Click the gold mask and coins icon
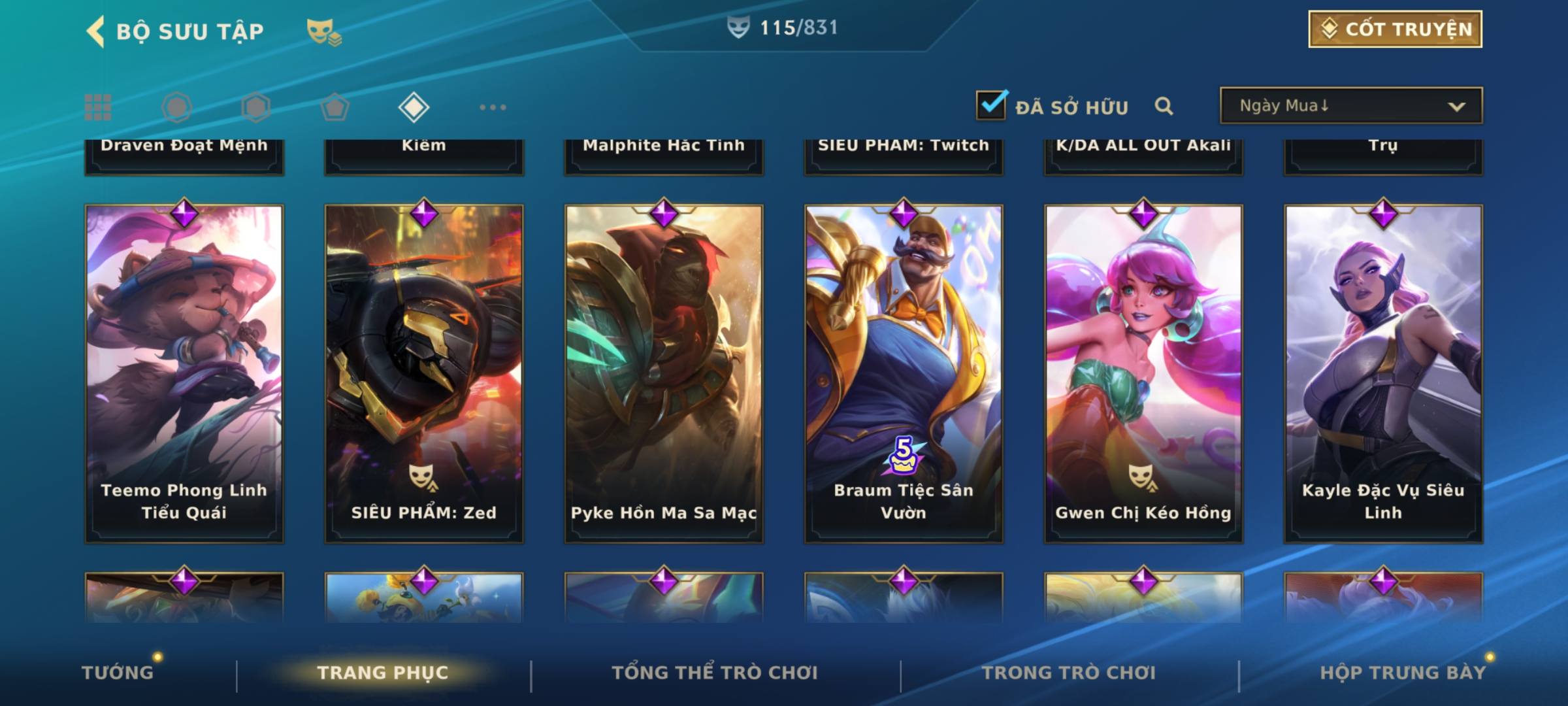 pyautogui.click(x=324, y=31)
